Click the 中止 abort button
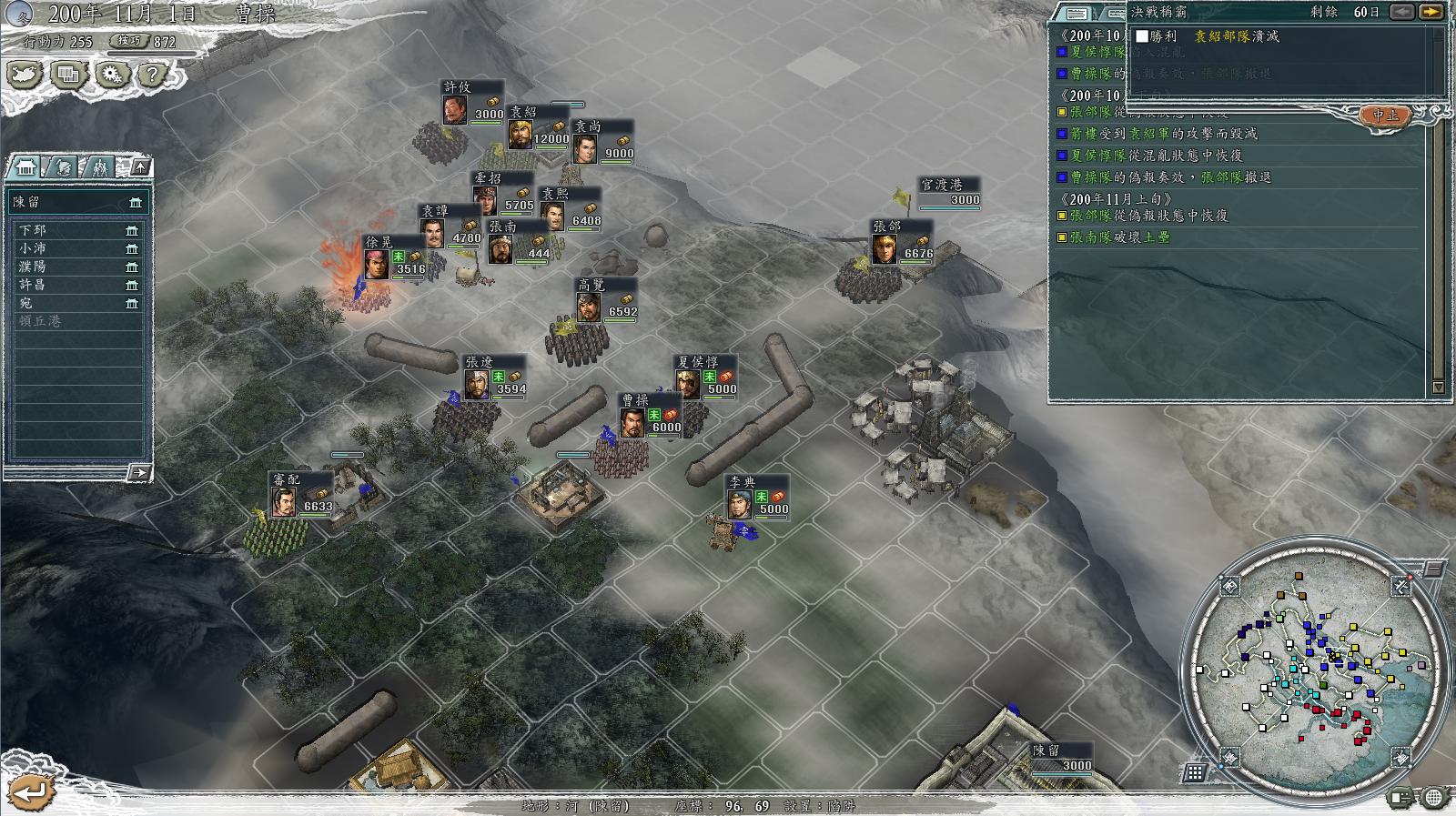This screenshot has width=1456, height=816. pos(1385,116)
